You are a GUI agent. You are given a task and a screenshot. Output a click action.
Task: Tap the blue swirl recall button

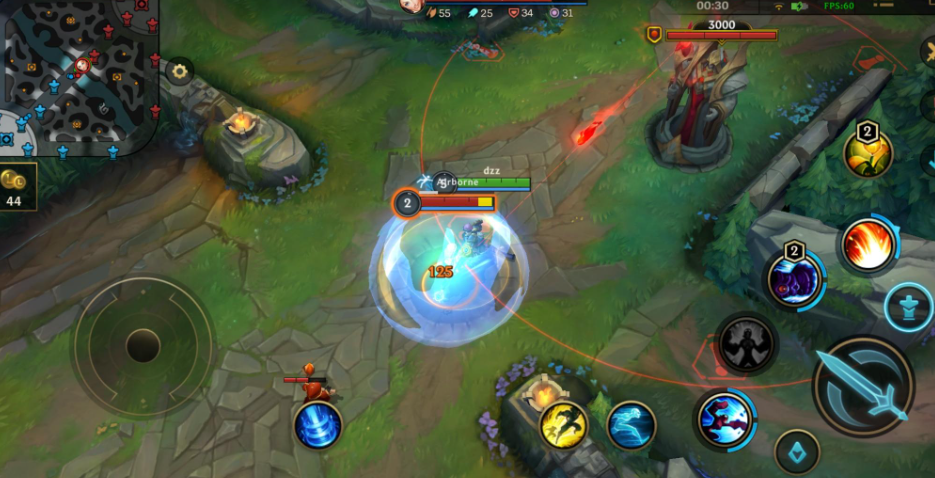point(318,425)
